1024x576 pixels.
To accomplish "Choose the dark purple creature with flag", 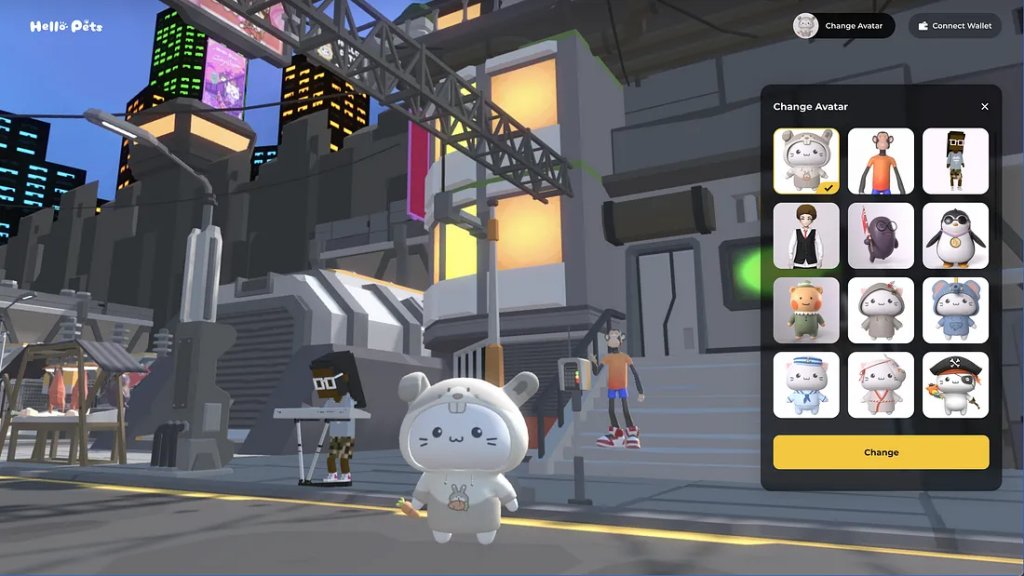I will (881, 236).
